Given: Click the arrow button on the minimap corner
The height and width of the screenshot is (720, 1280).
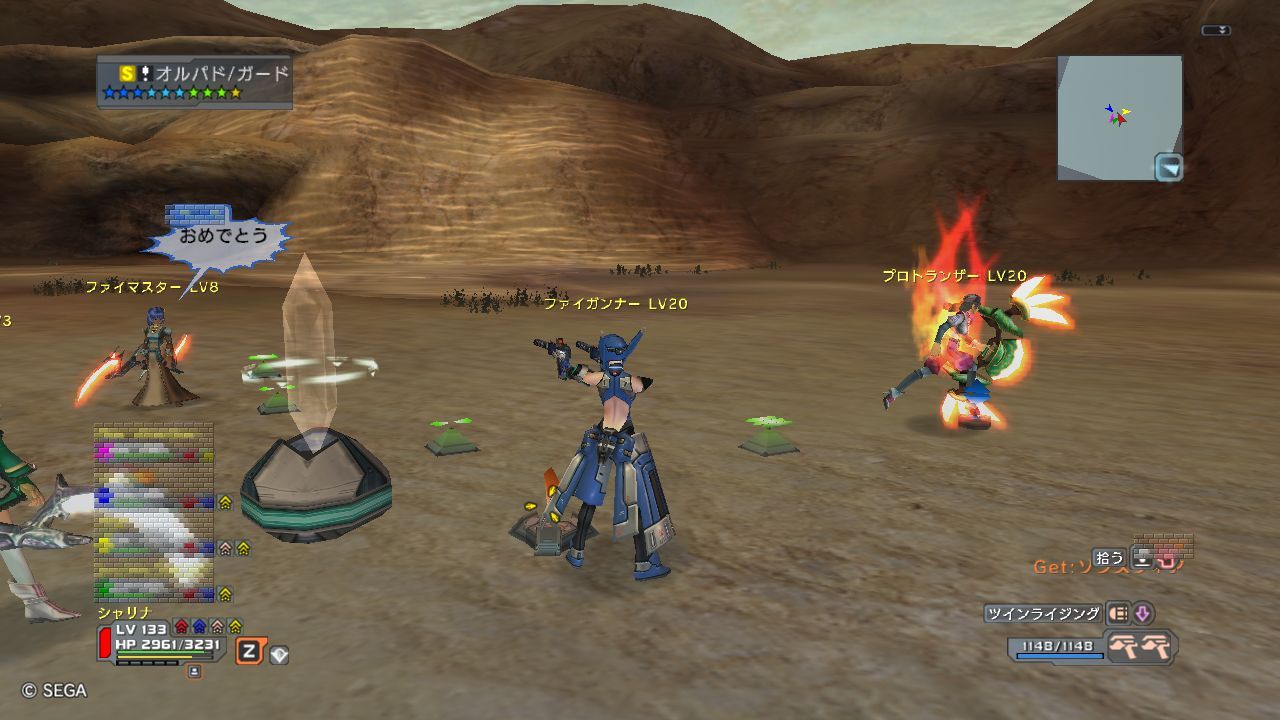Looking at the screenshot, I should click(x=1168, y=167).
